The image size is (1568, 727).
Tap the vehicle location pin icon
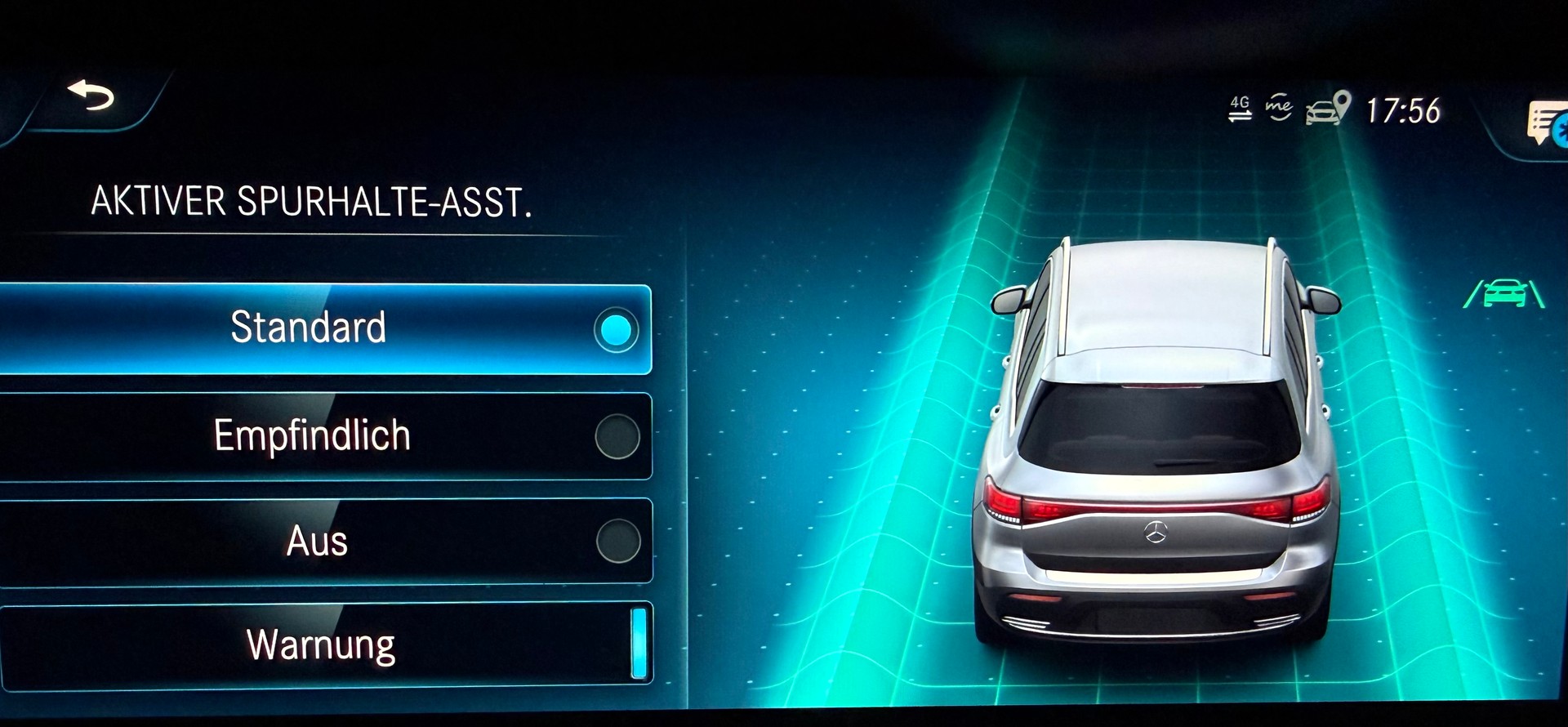[x=1344, y=105]
